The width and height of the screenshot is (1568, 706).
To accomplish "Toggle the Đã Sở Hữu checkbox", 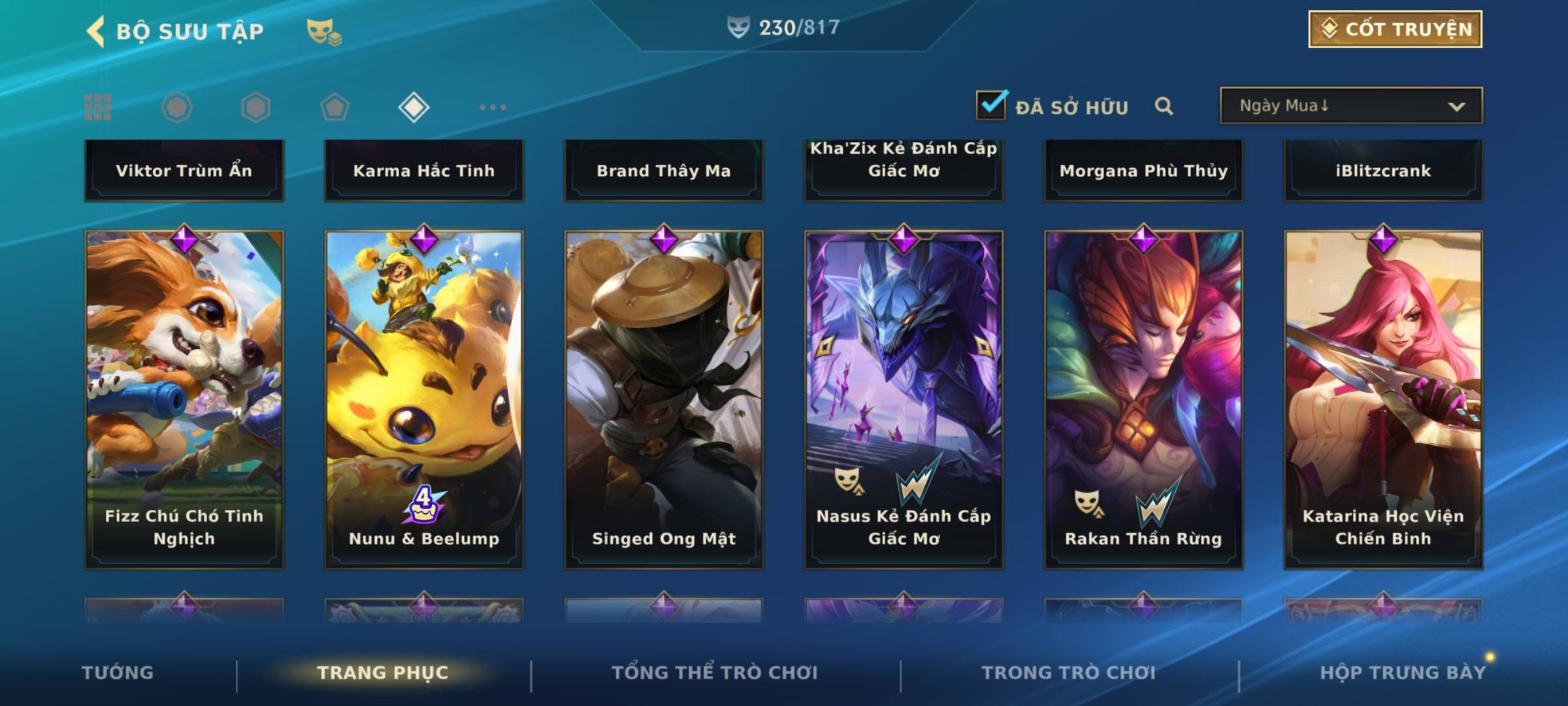I will point(991,105).
